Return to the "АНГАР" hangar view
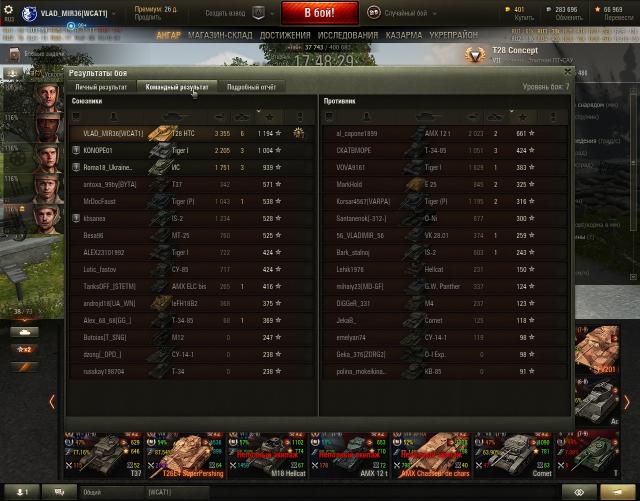Image resolution: width=640 pixels, height=501 pixels. [x=169, y=35]
